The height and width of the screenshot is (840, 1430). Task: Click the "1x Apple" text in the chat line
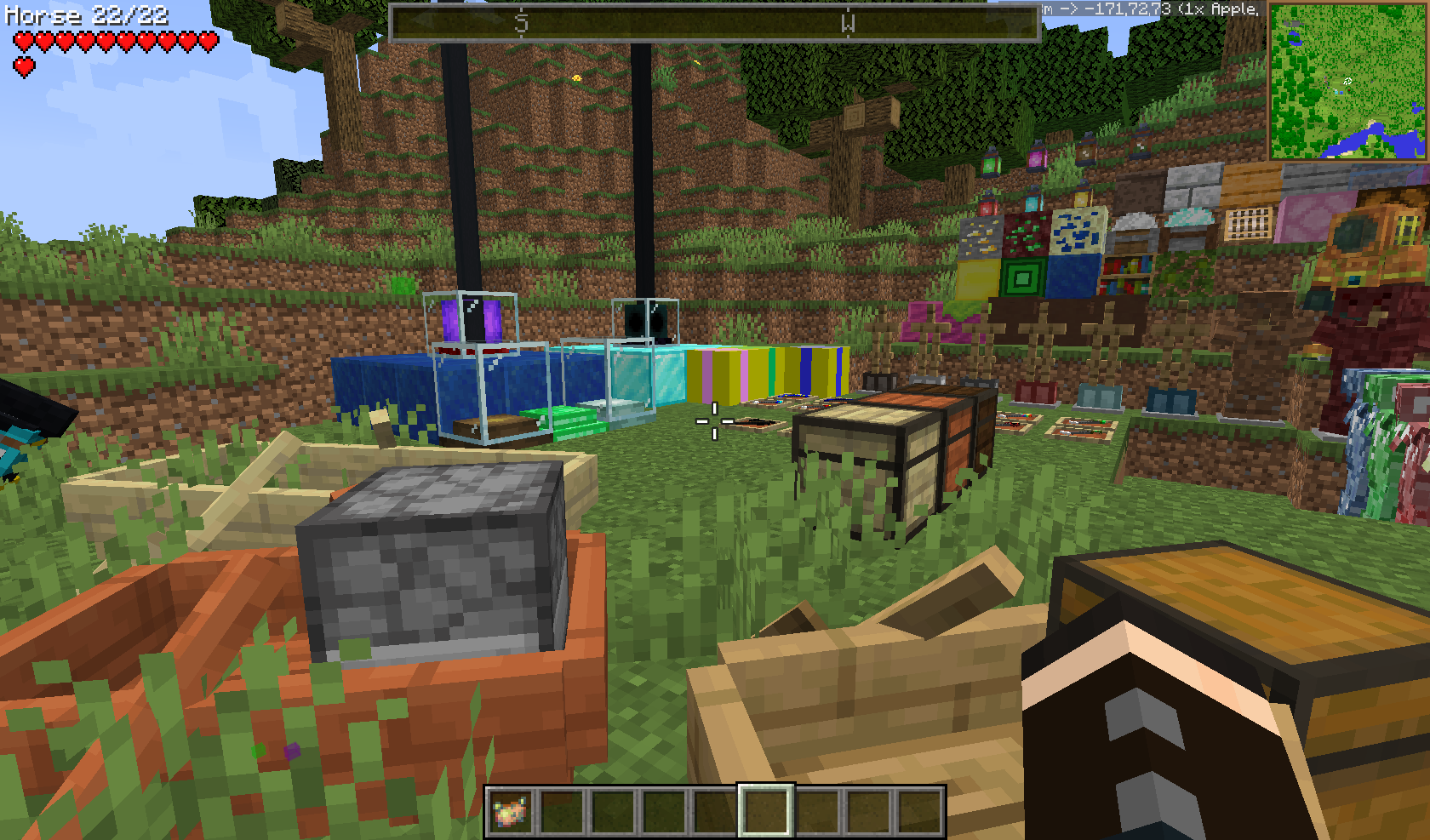click(1221, 11)
